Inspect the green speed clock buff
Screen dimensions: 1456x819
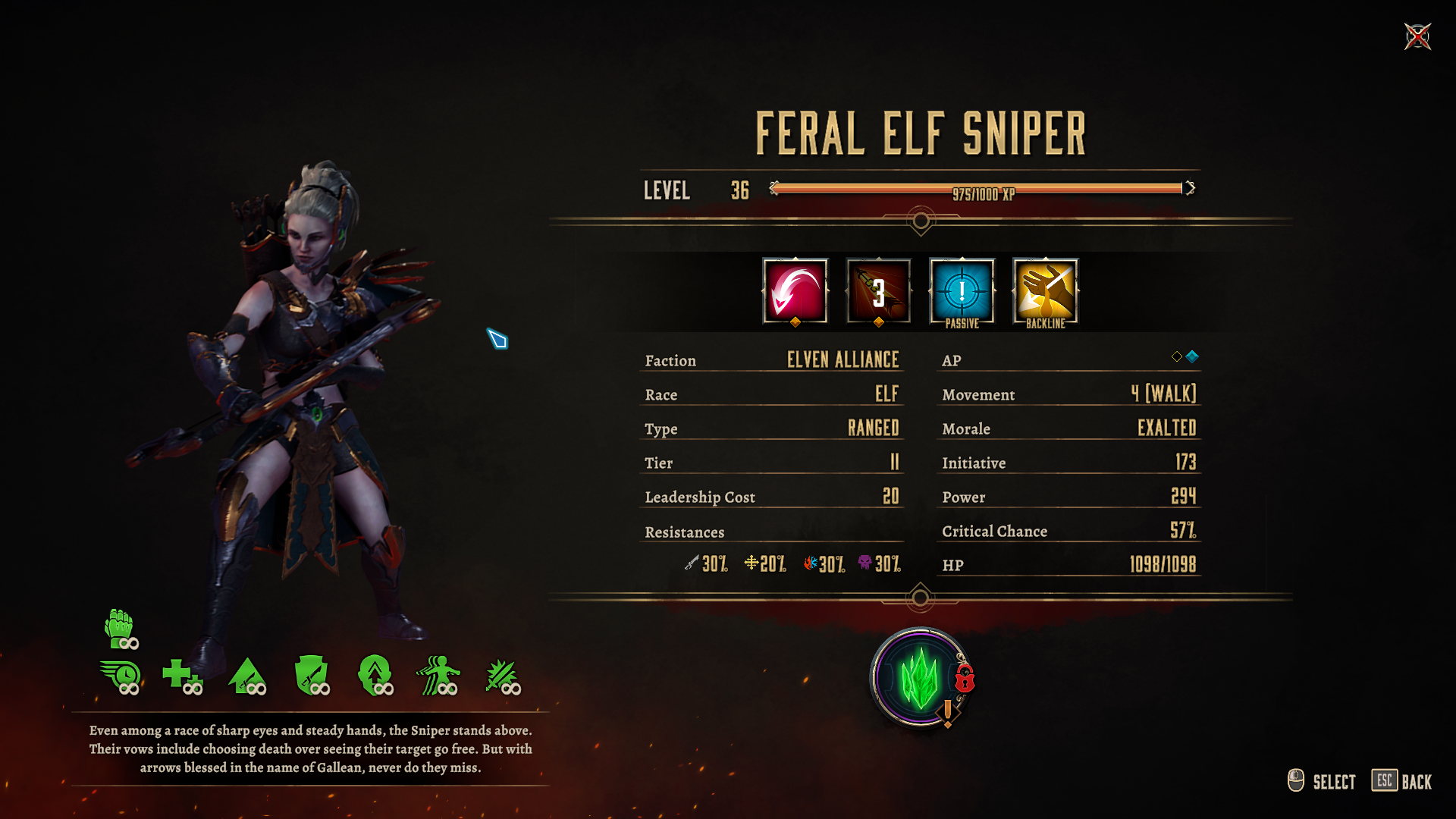click(x=120, y=676)
